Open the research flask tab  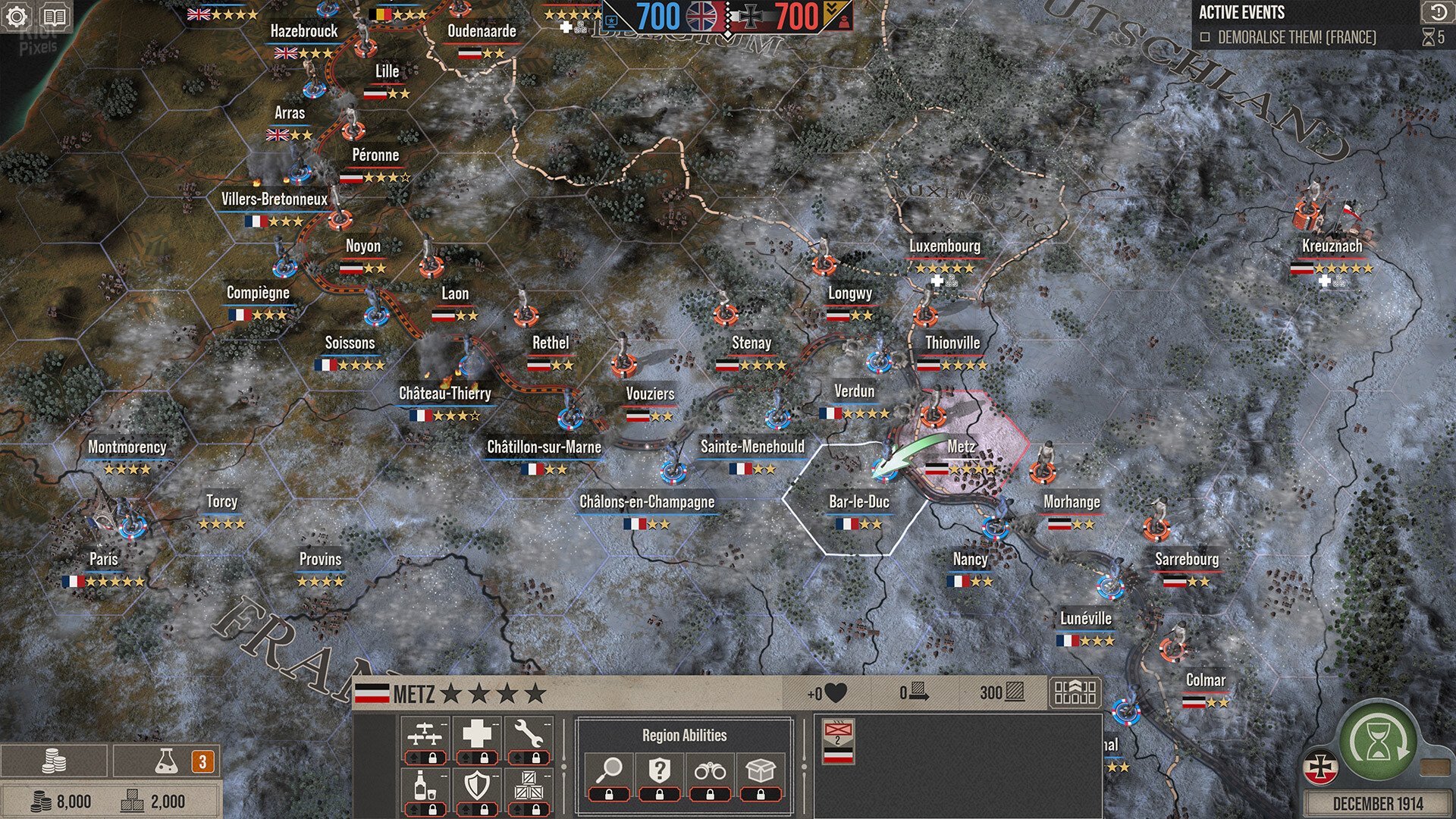(167, 761)
